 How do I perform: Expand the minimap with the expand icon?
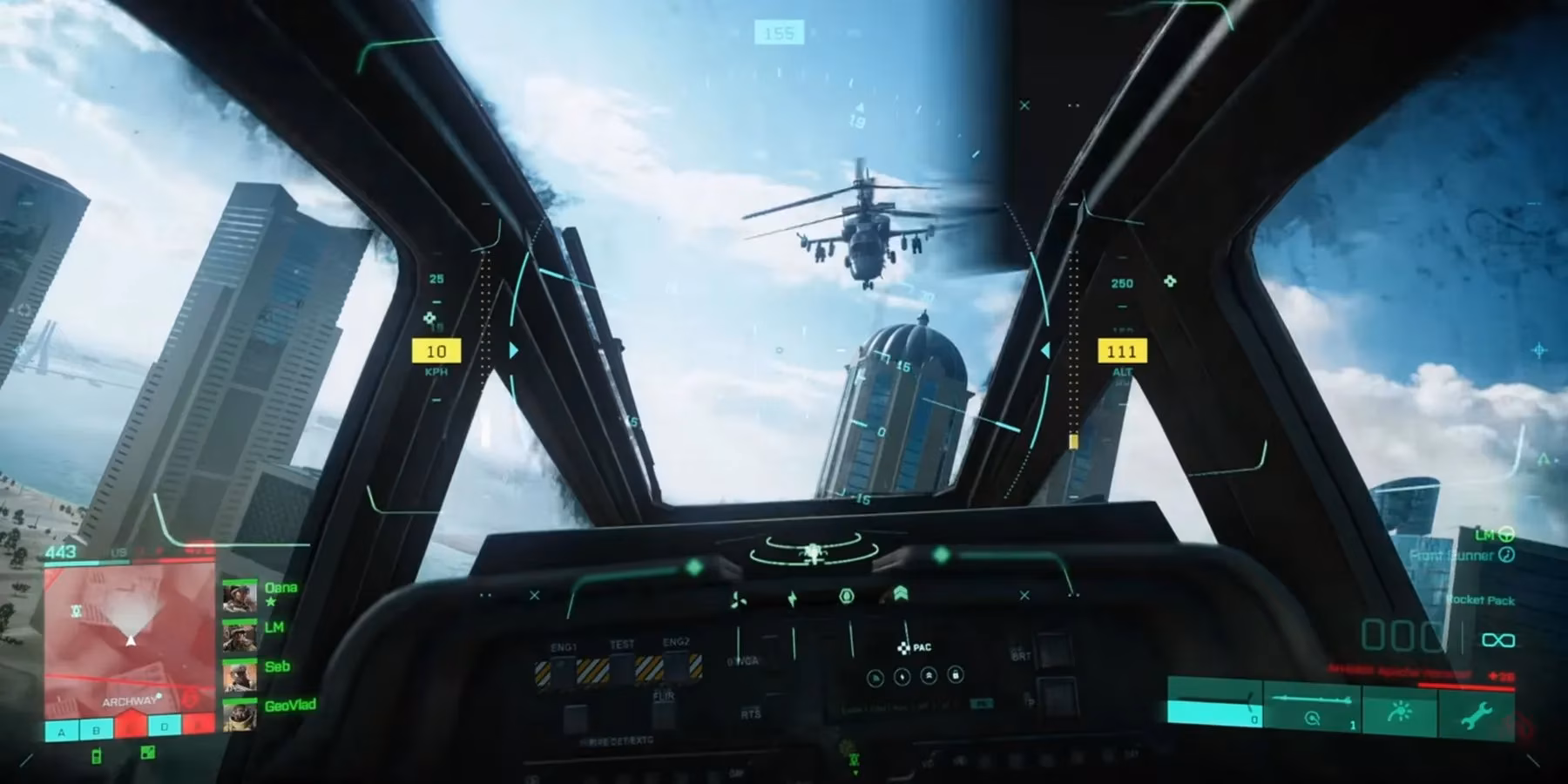pyautogui.click(x=147, y=754)
